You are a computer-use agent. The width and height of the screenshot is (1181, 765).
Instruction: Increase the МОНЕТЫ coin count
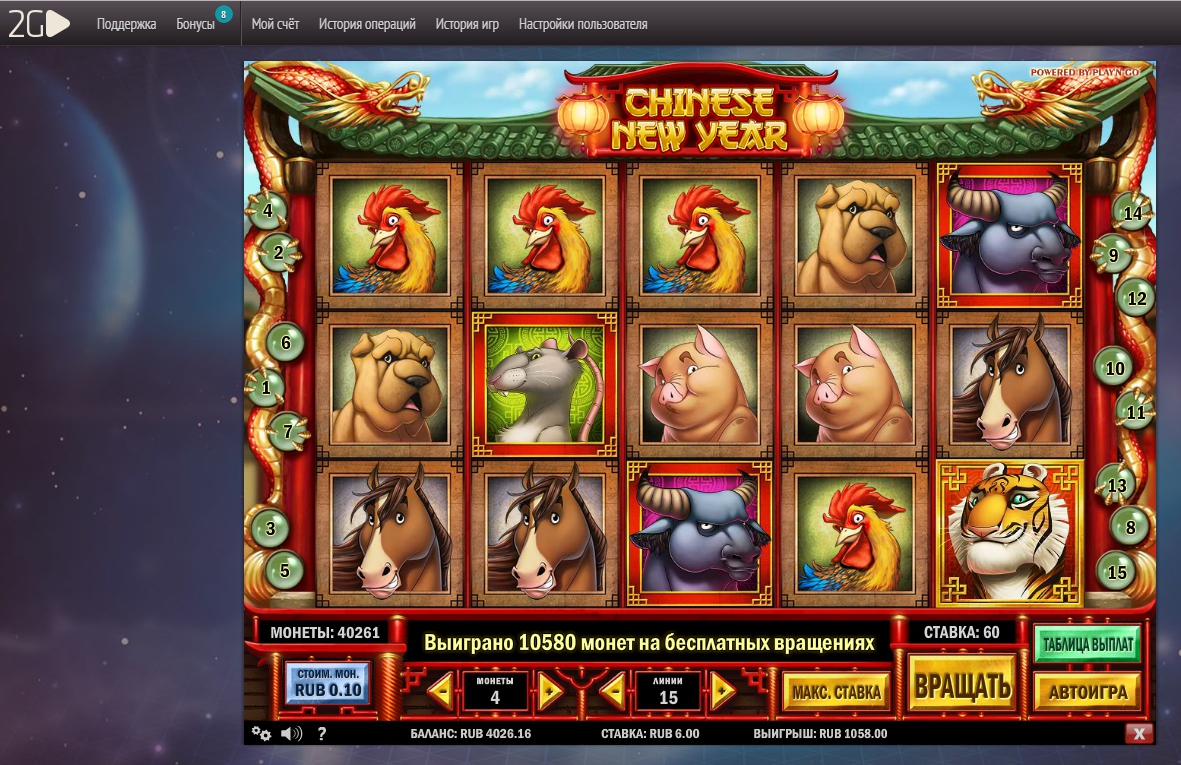pos(551,691)
